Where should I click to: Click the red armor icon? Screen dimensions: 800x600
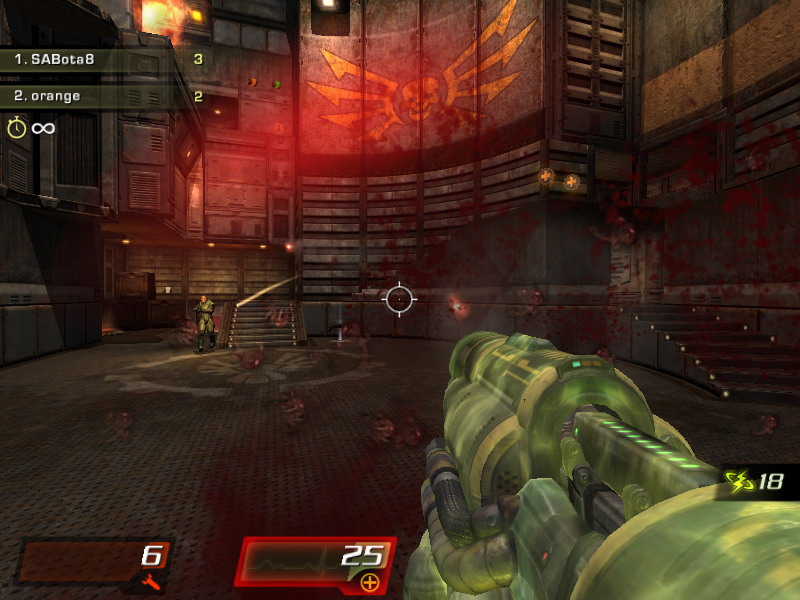point(151,581)
